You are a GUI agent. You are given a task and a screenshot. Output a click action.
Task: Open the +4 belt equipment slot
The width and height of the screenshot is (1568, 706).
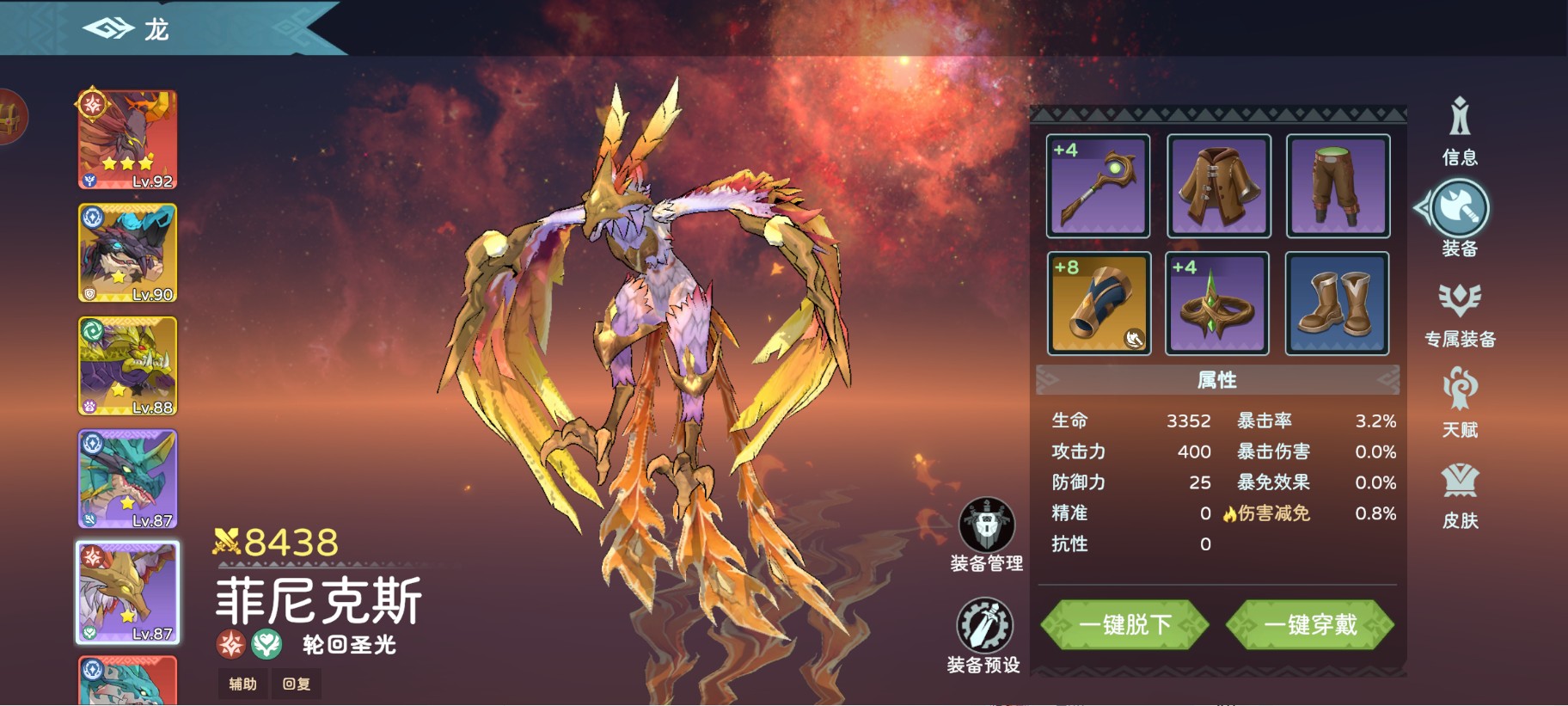pos(1217,304)
